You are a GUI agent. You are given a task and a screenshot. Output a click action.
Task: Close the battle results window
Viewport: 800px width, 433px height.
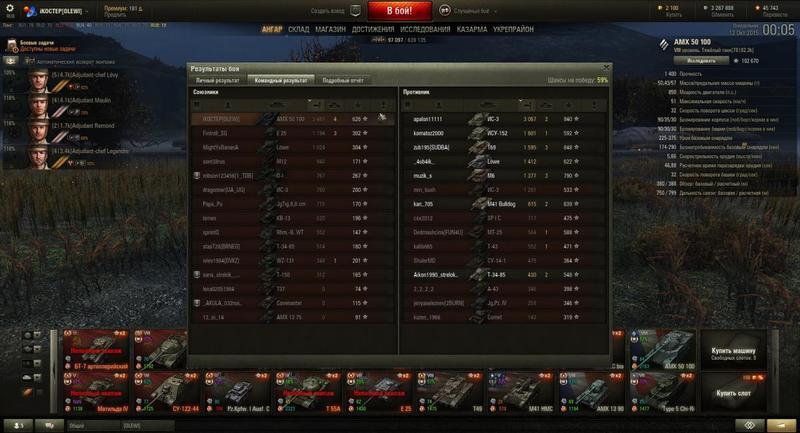605,67
